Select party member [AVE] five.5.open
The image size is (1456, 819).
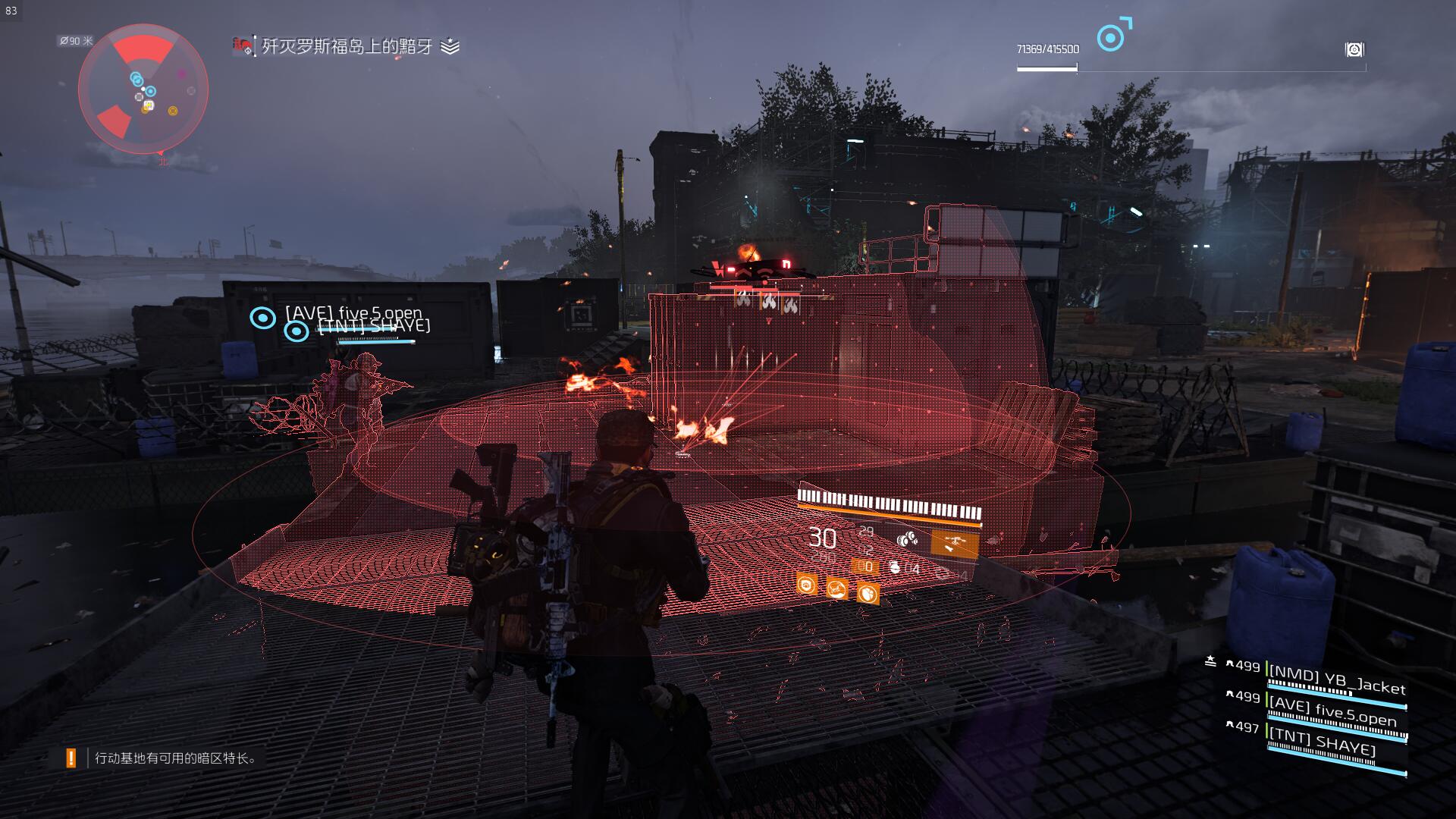point(1333,713)
